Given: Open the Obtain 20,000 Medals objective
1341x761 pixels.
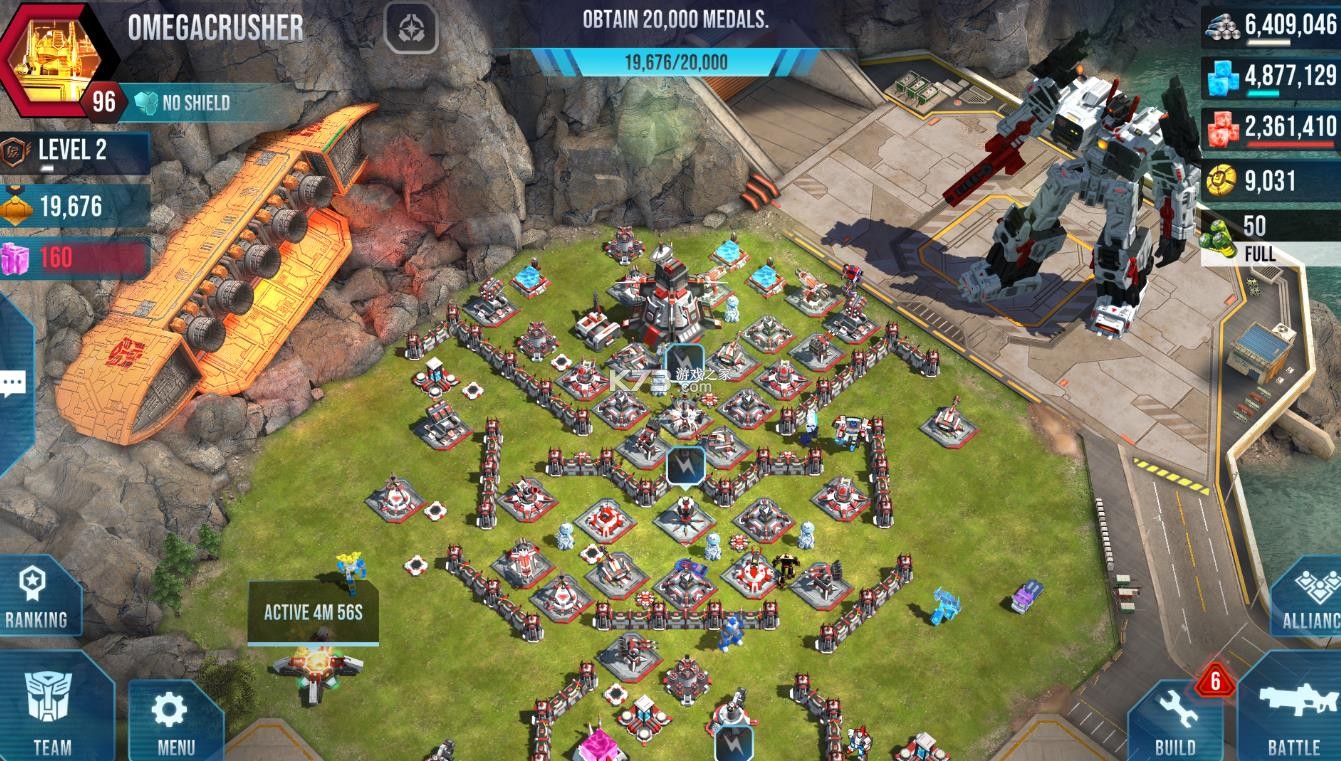Looking at the screenshot, I should tap(676, 42).
